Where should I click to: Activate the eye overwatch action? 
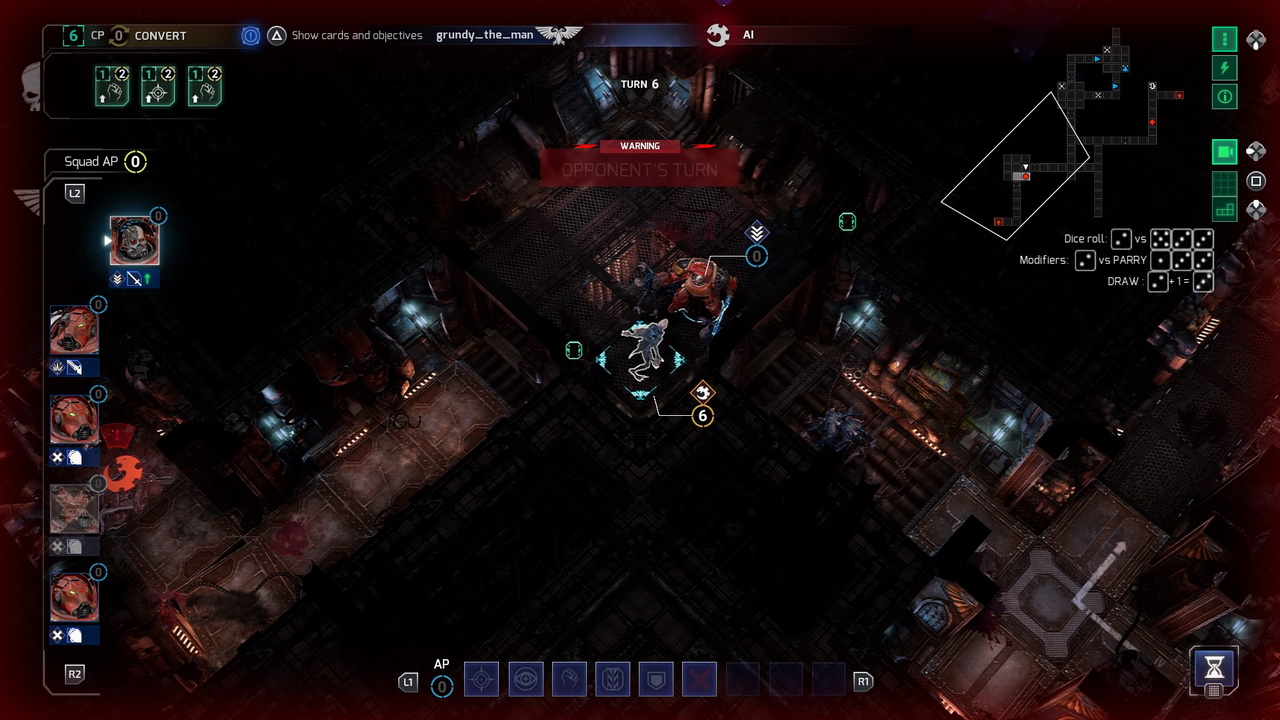[x=525, y=680]
